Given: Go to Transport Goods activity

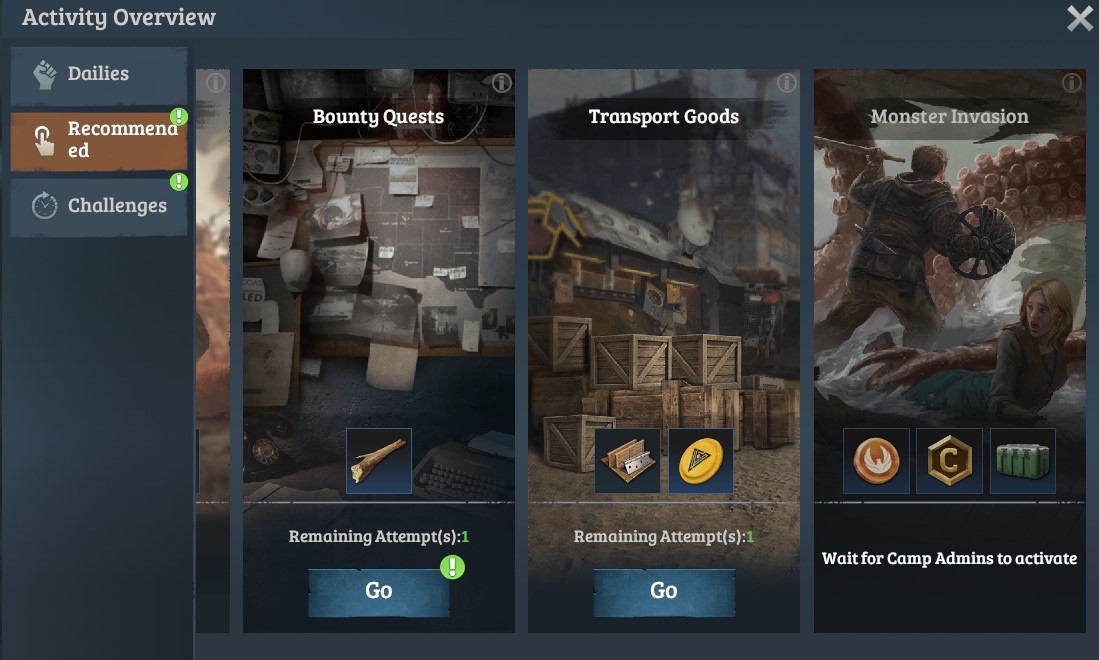Looking at the screenshot, I should pos(663,591).
